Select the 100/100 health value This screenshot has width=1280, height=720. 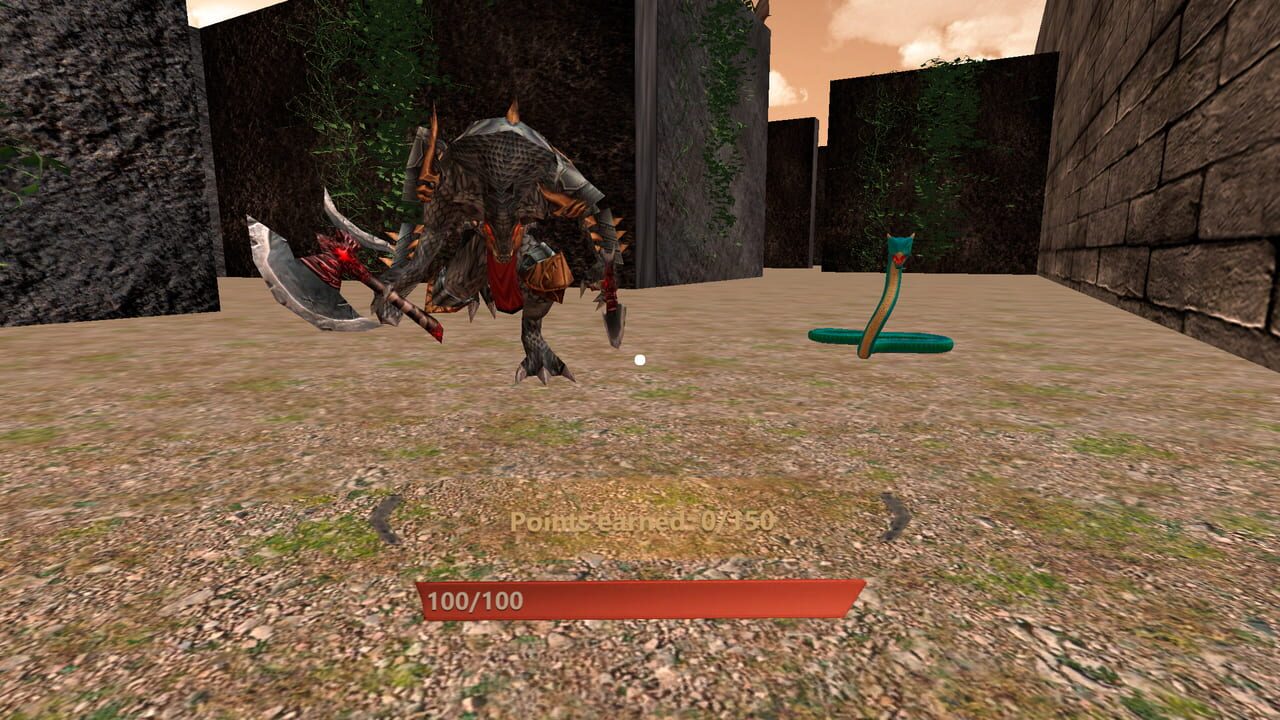(475, 600)
